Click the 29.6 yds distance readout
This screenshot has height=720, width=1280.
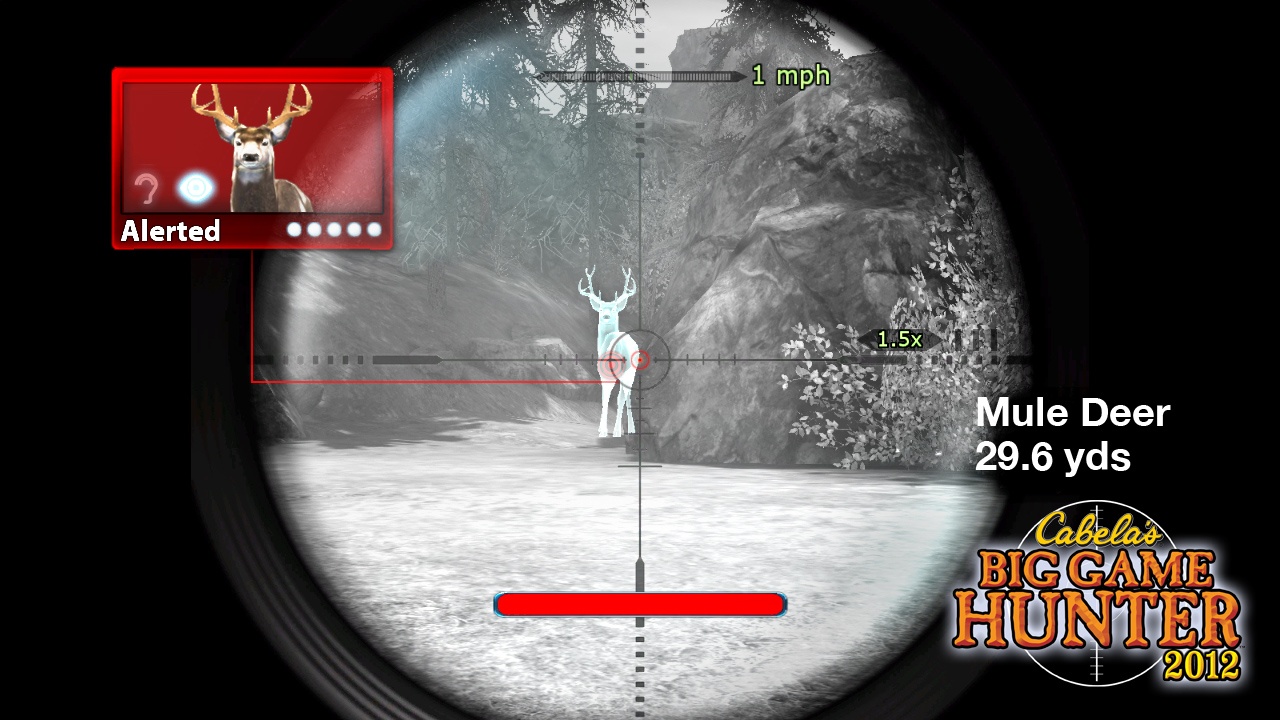[1052, 458]
